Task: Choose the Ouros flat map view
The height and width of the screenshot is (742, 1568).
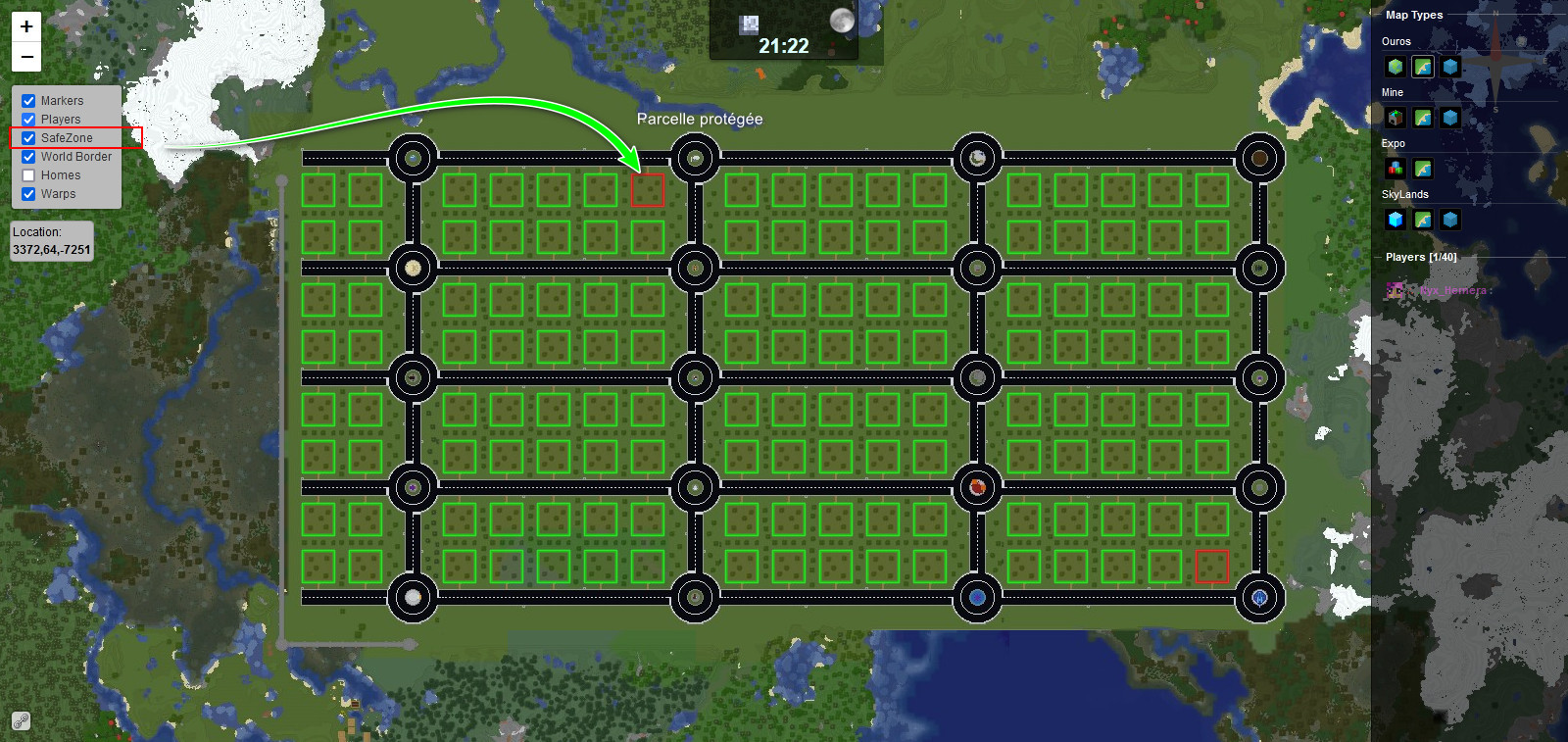Action: (x=1423, y=67)
